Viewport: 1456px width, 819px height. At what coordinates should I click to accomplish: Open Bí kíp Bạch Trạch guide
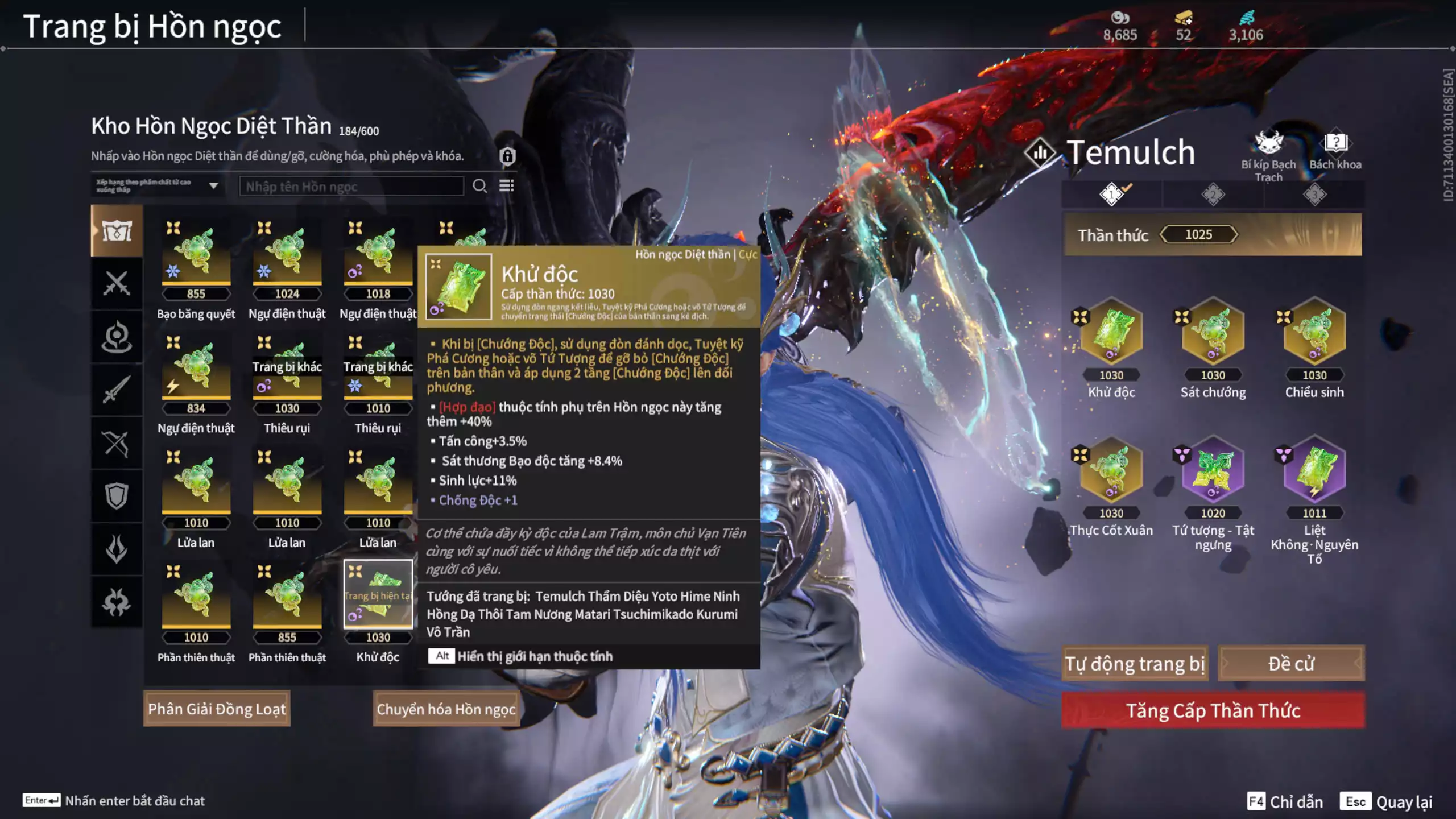click(x=1268, y=152)
